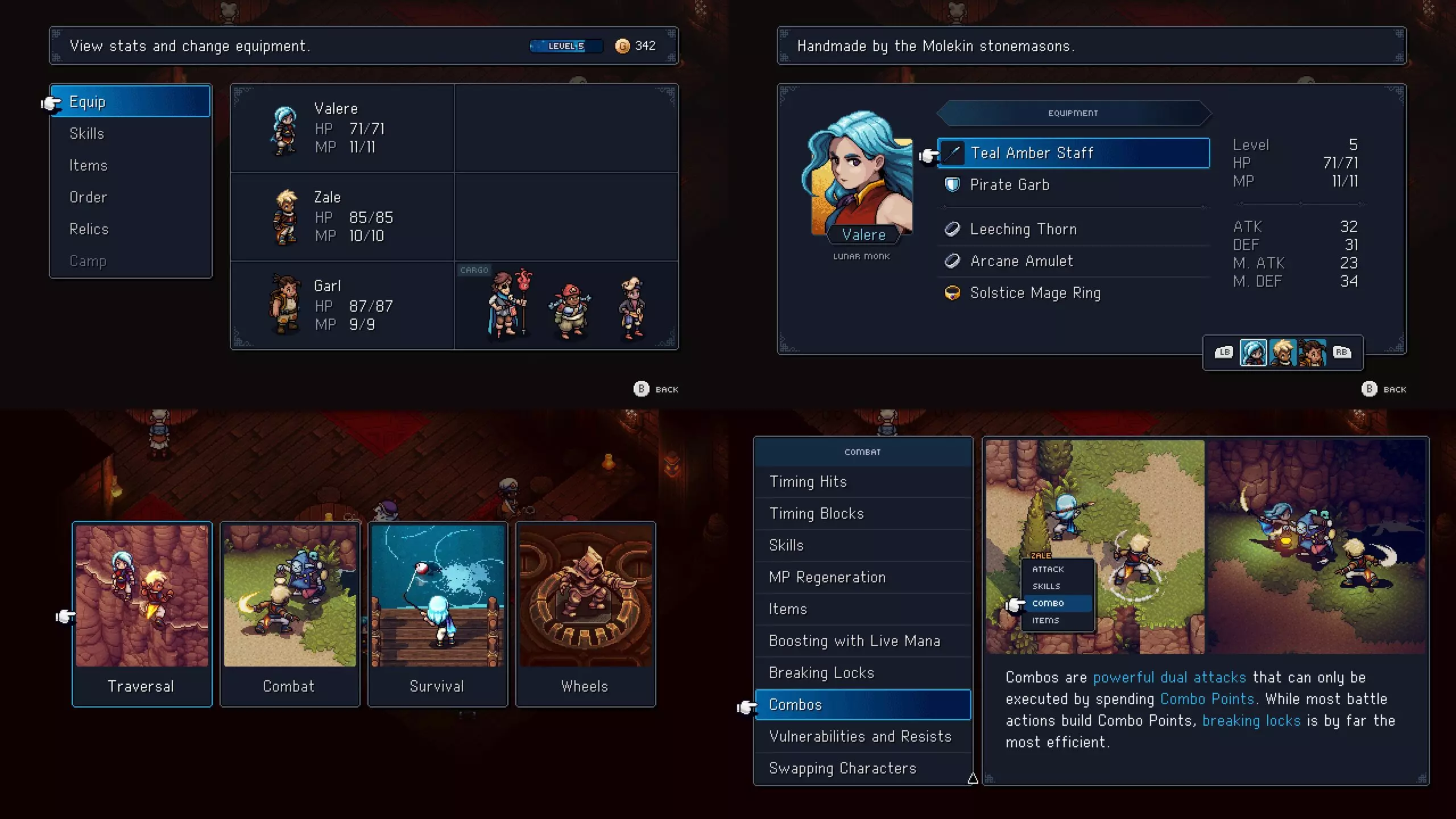The image size is (1456, 819).
Task: Choose the Wheels tutorial card
Action: coord(585,614)
